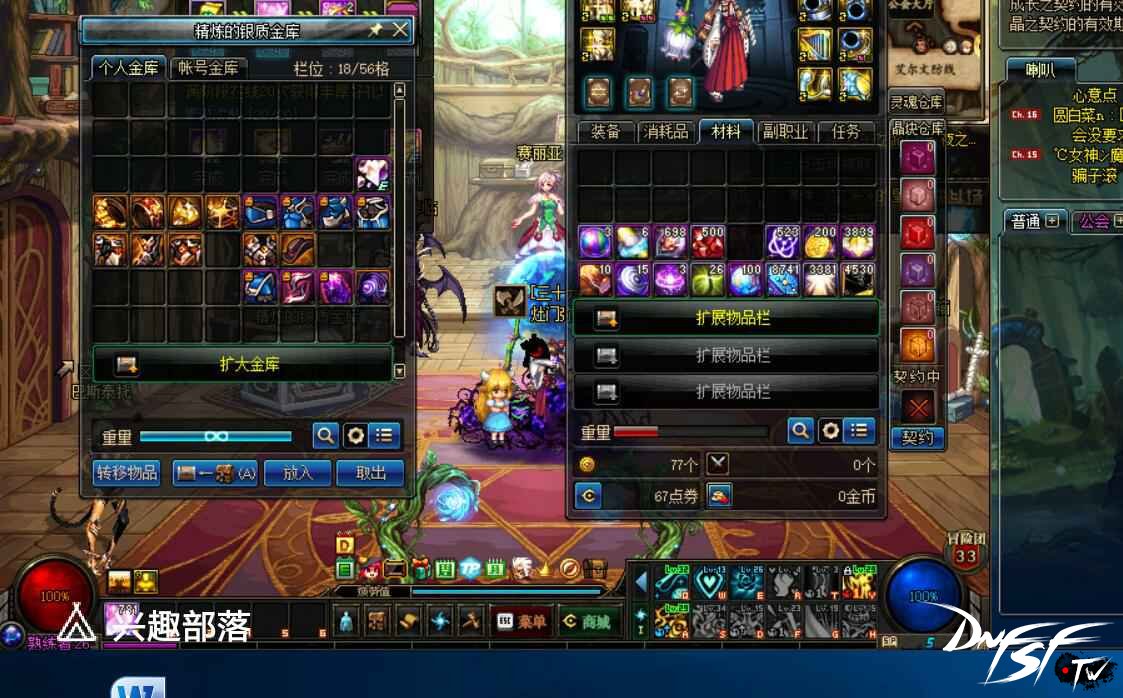The height and width of the screenshot is (698, 1123).
Task: Open the 装备 inventory tab
Action: 606,132
